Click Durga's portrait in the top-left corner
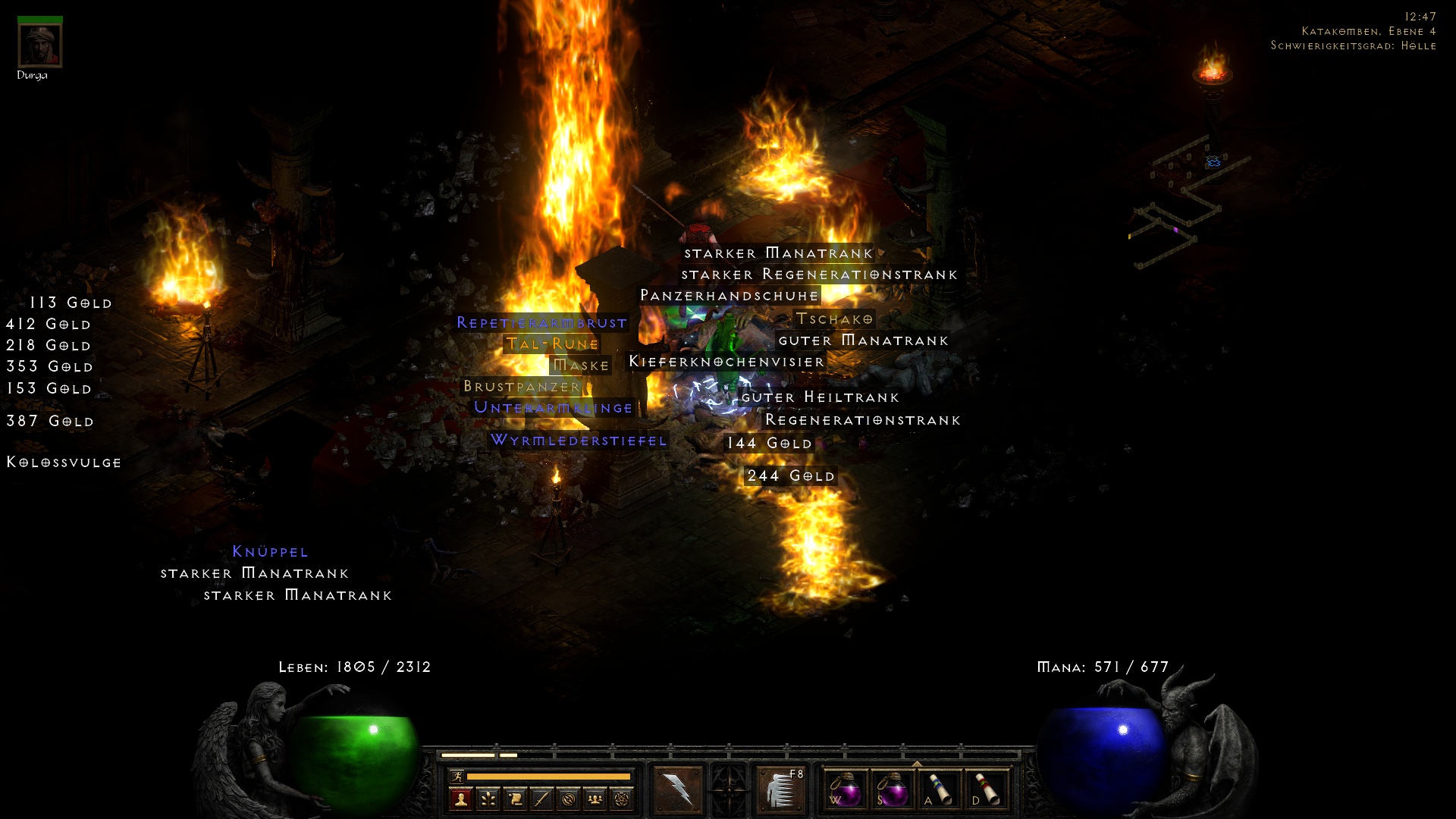 pos(39,44)
